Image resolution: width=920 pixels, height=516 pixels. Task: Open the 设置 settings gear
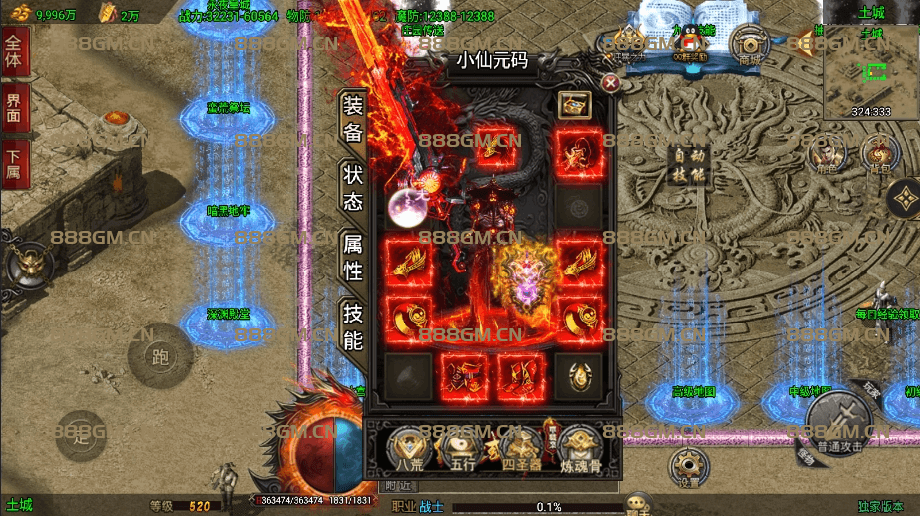pyautogui.click(x=687, y=464)
